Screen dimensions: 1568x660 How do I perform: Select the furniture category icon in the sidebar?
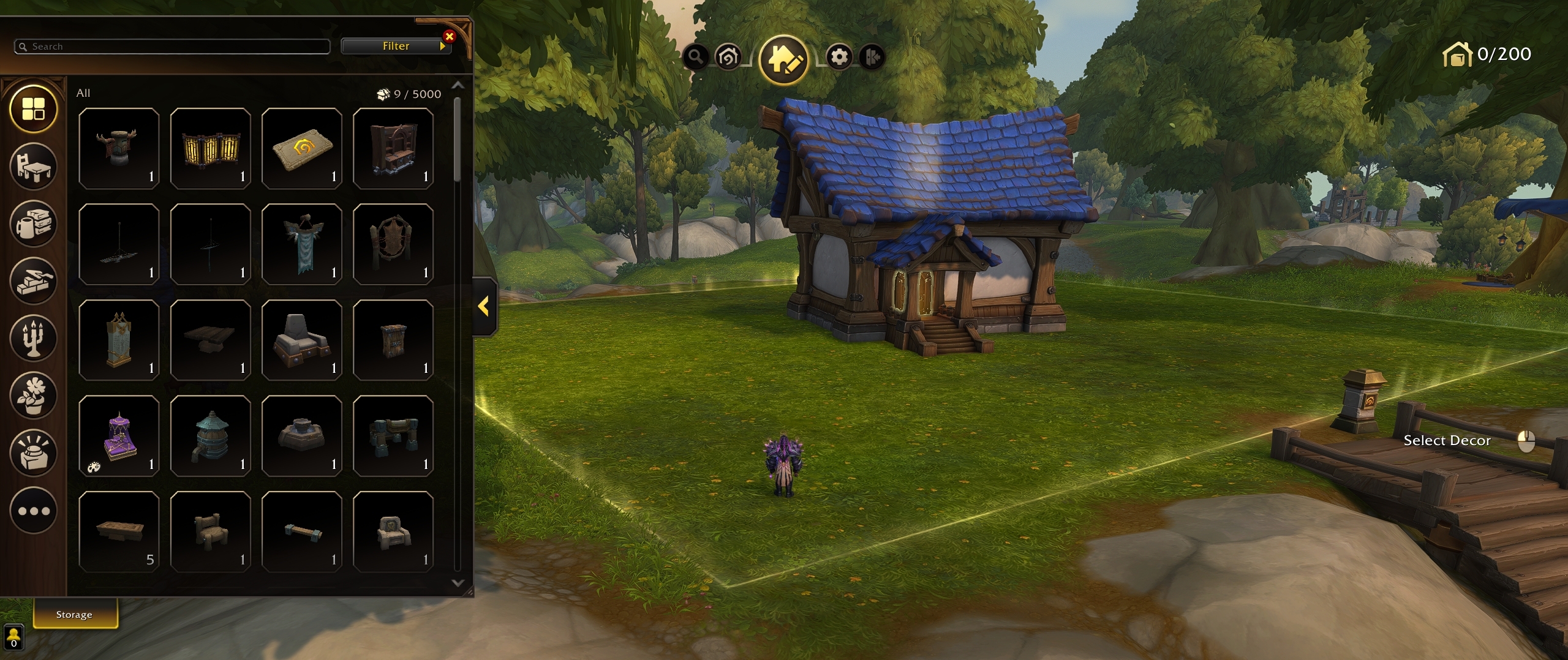click(x=34, y=167)
